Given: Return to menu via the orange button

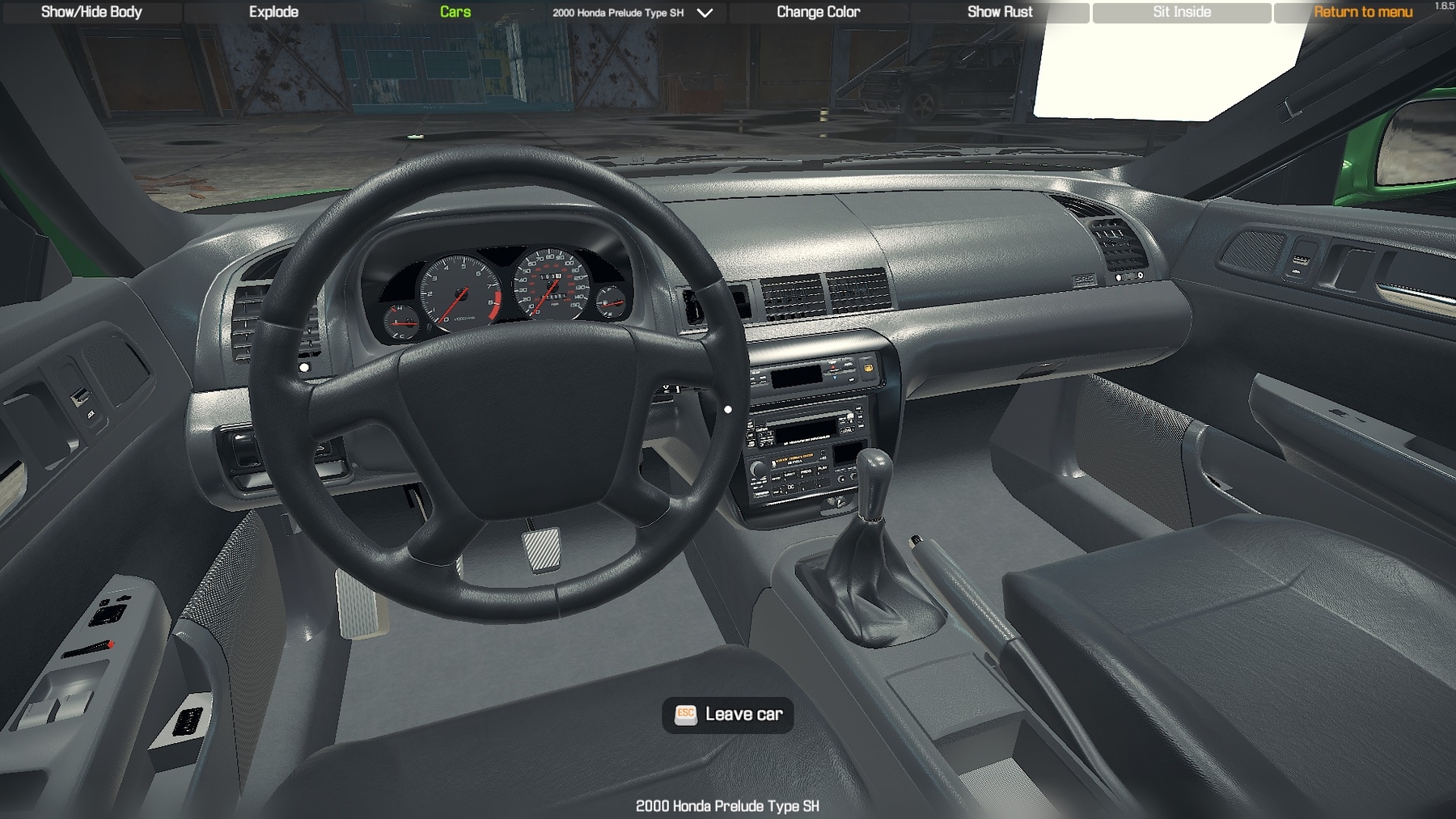Looking at the screenshot, I should [x=1363, y=12].
